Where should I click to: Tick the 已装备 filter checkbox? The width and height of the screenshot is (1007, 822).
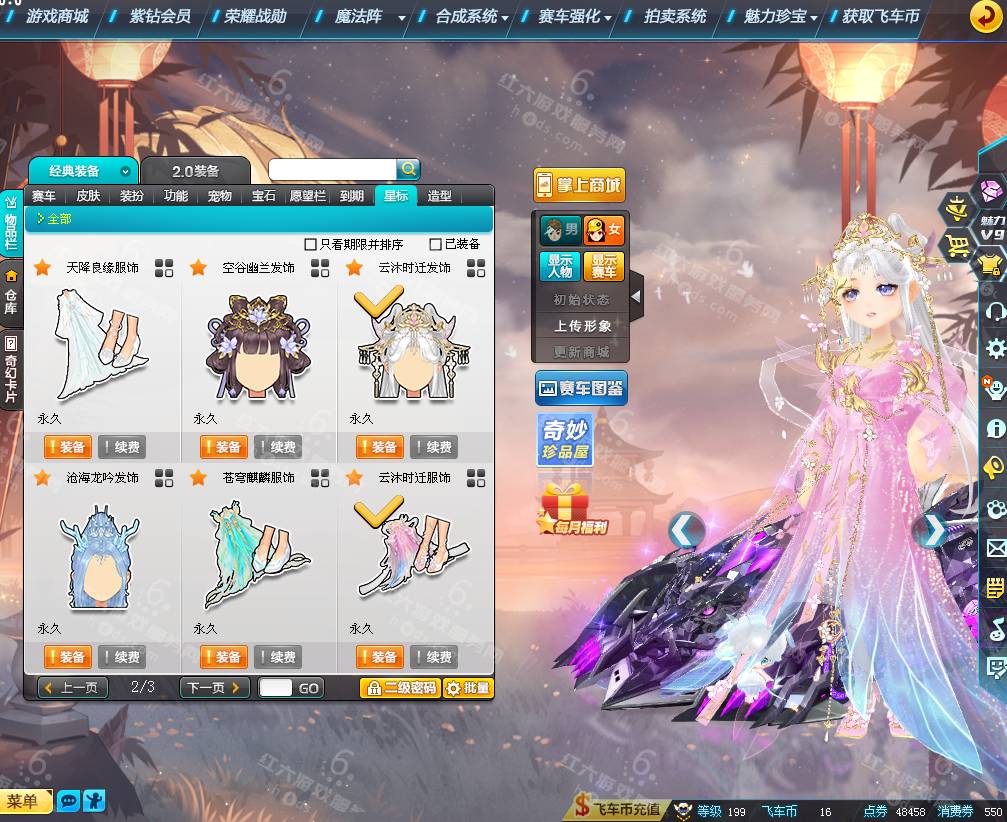pyautogui.click(x=435, y=245)
